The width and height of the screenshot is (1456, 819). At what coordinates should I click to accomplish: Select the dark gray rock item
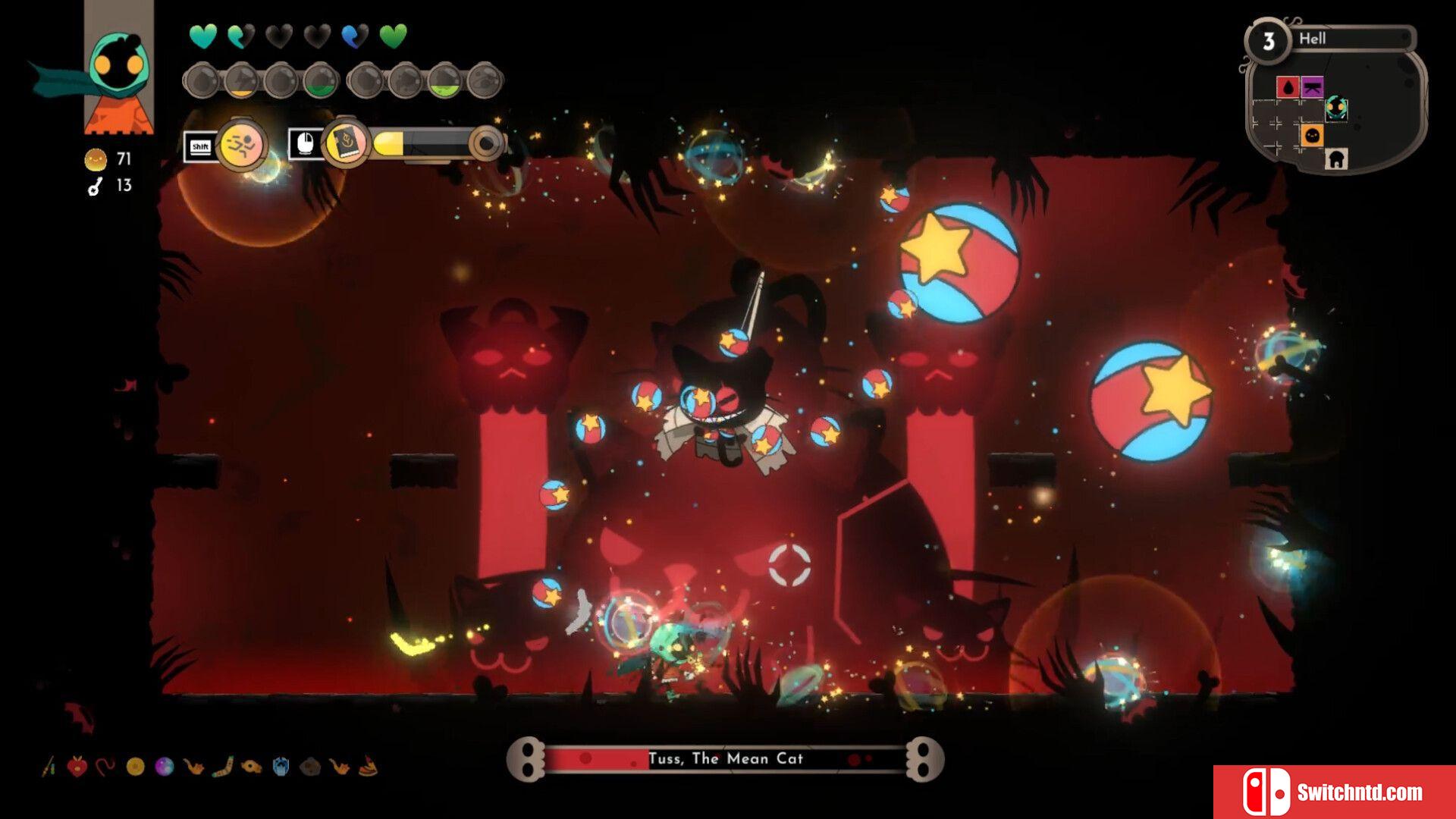[309, 767]
